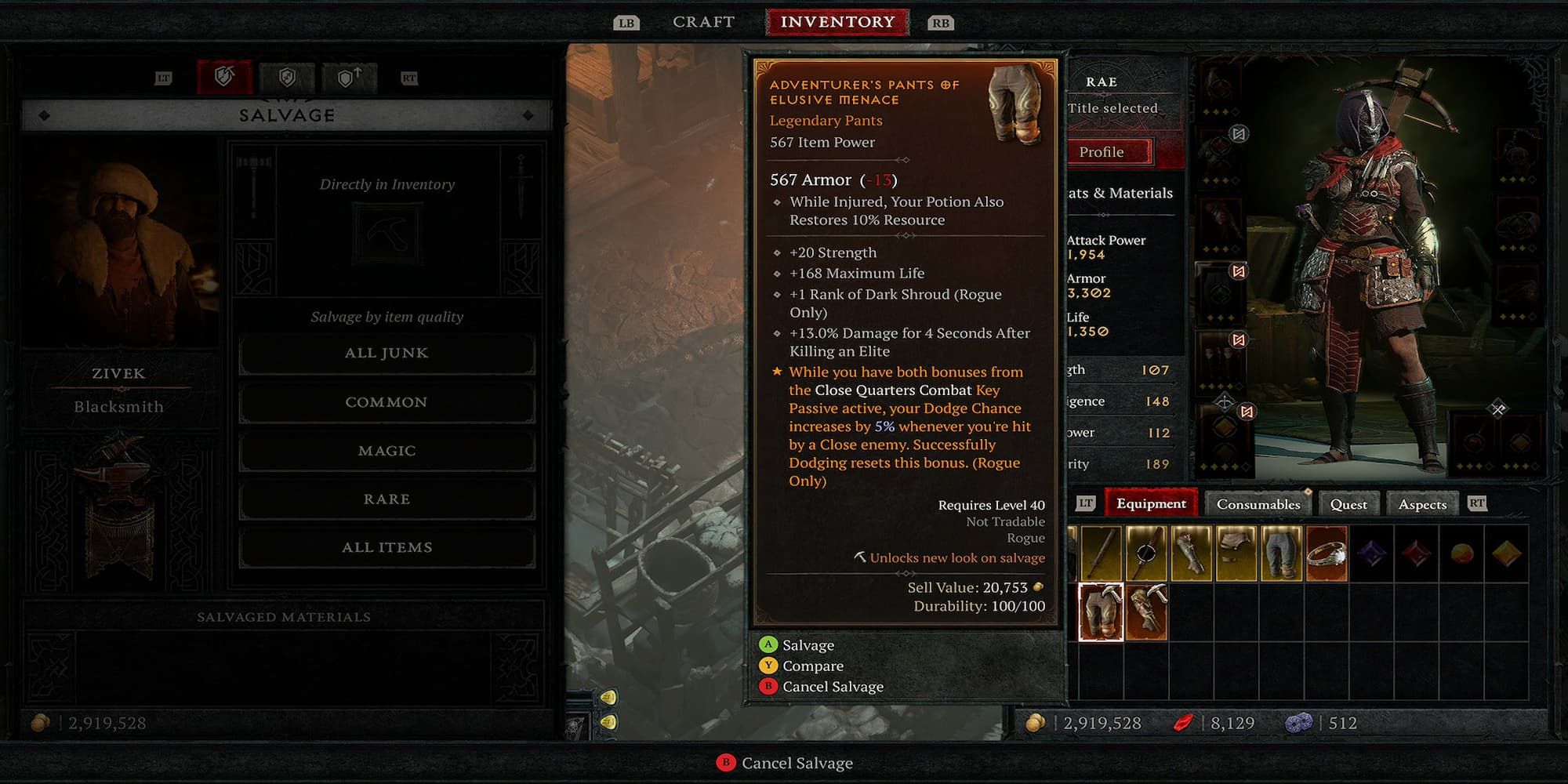Click the blue obols currency icon beside 512
The height and width of the screenshot is (784, 1568).
pyautogui.click(x=1298, y=723)
